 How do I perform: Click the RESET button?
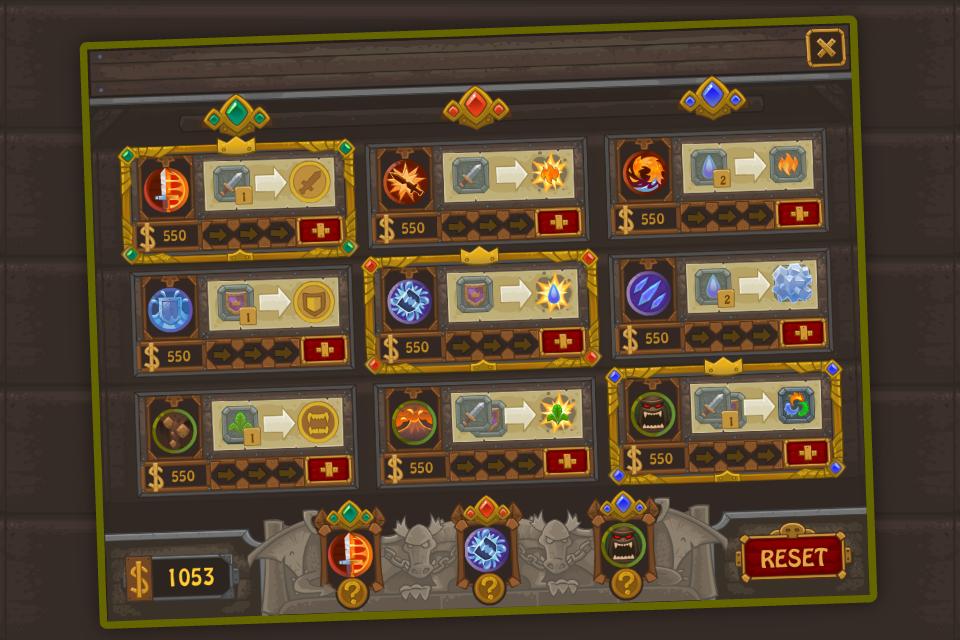click(793, 557)
